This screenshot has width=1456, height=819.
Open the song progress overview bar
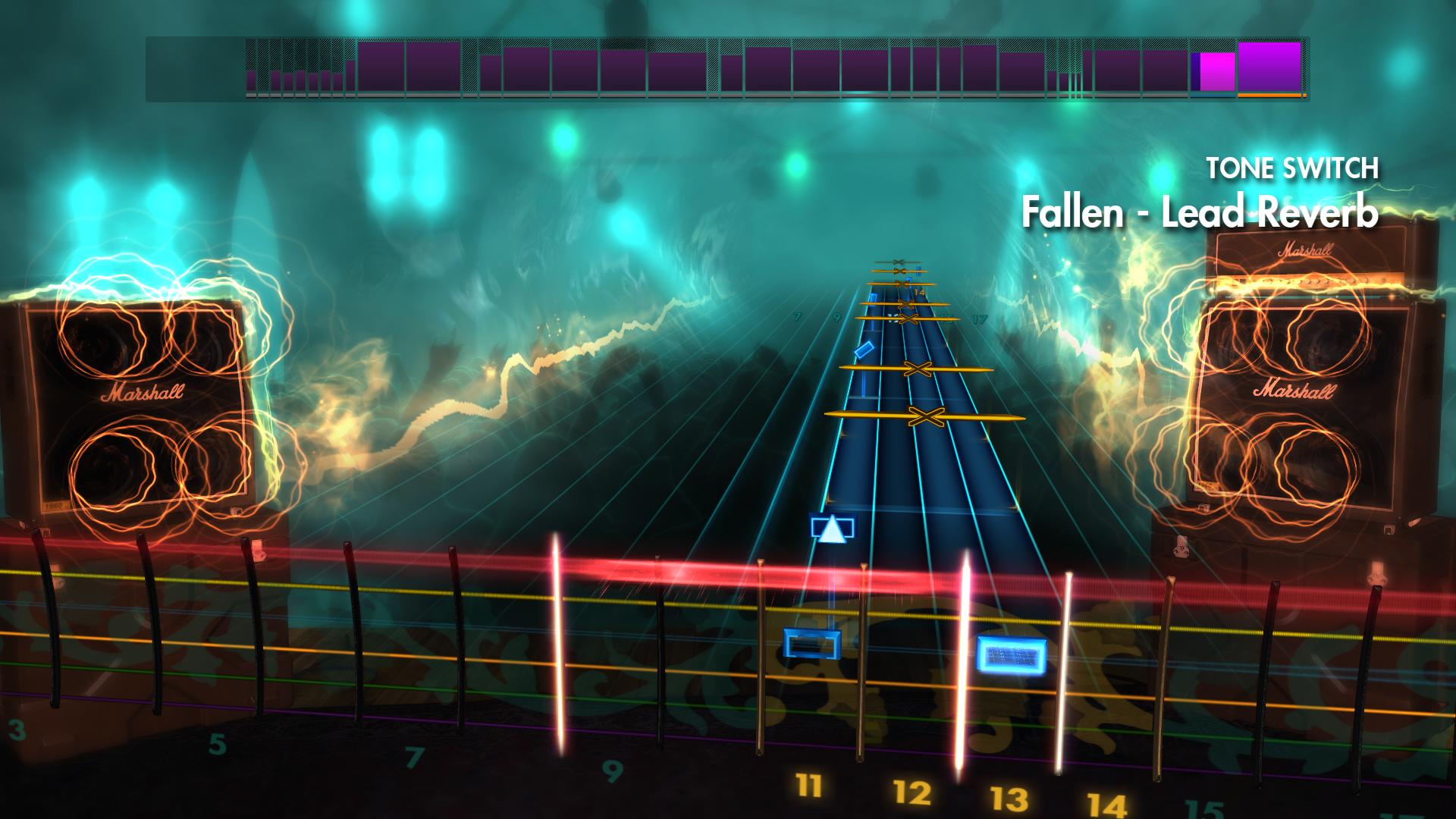(728, 67)
